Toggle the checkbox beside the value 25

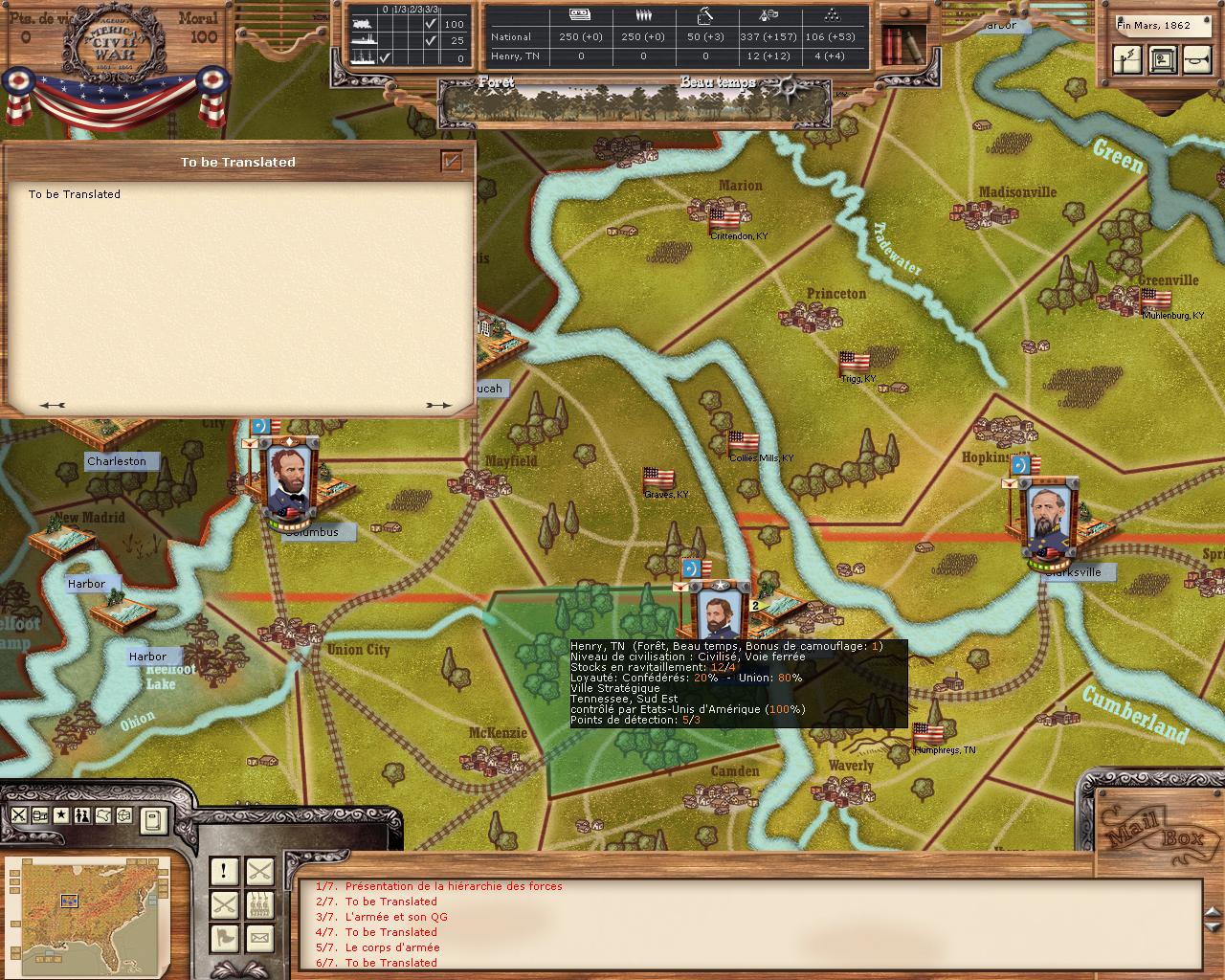click(433, 39)
